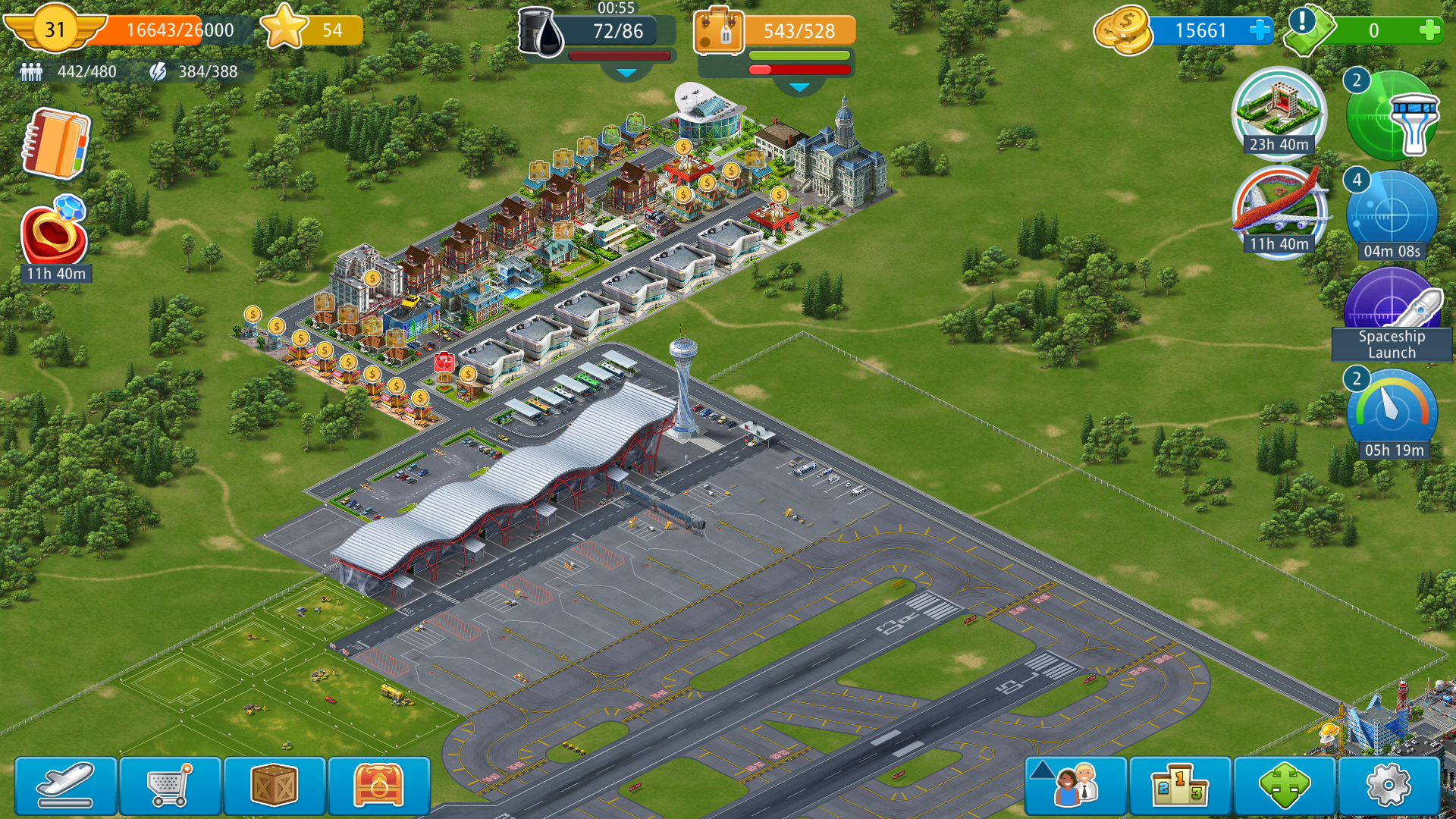This screenshot has height=819, width=1456.
Task: Open the red treasure chest menu
Action: click(378, 786)
